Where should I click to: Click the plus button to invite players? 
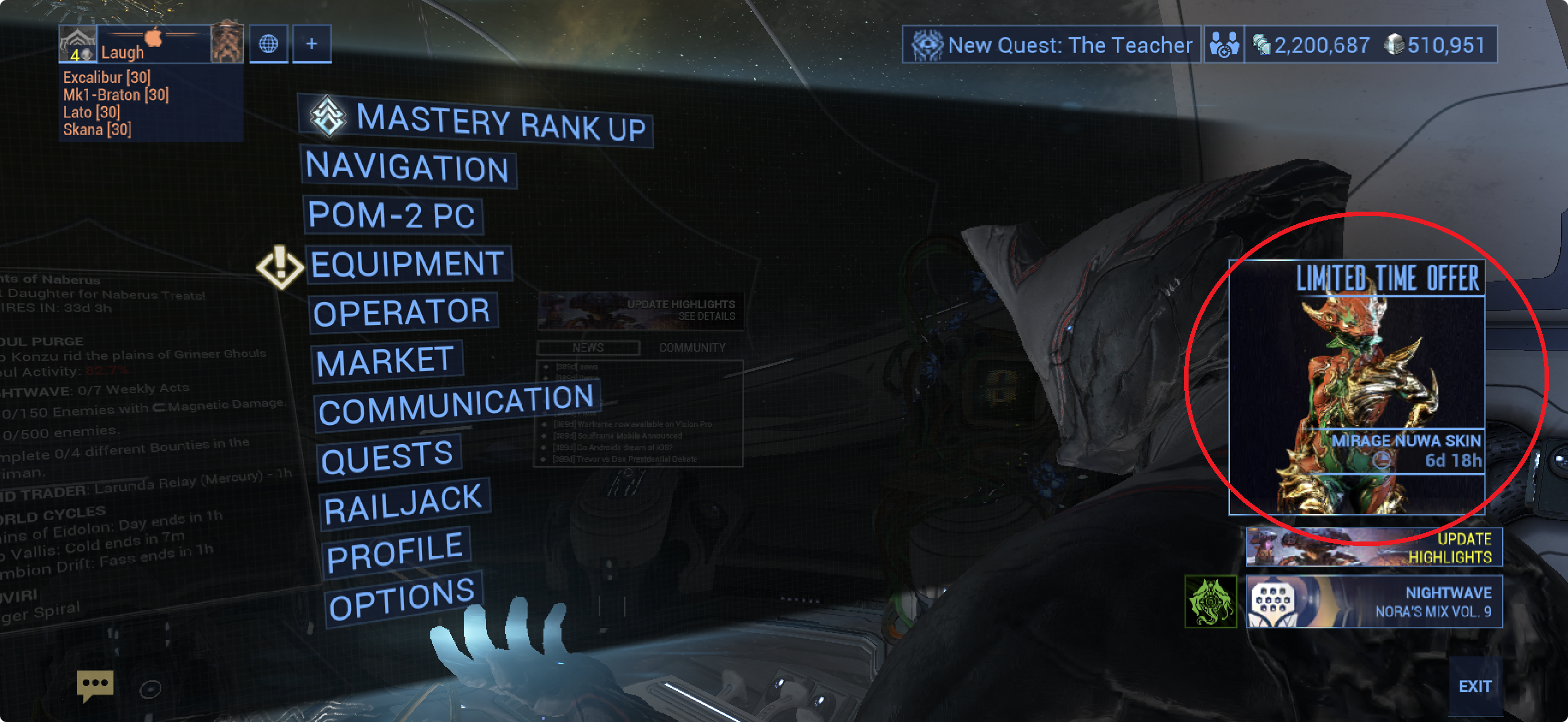312,44
